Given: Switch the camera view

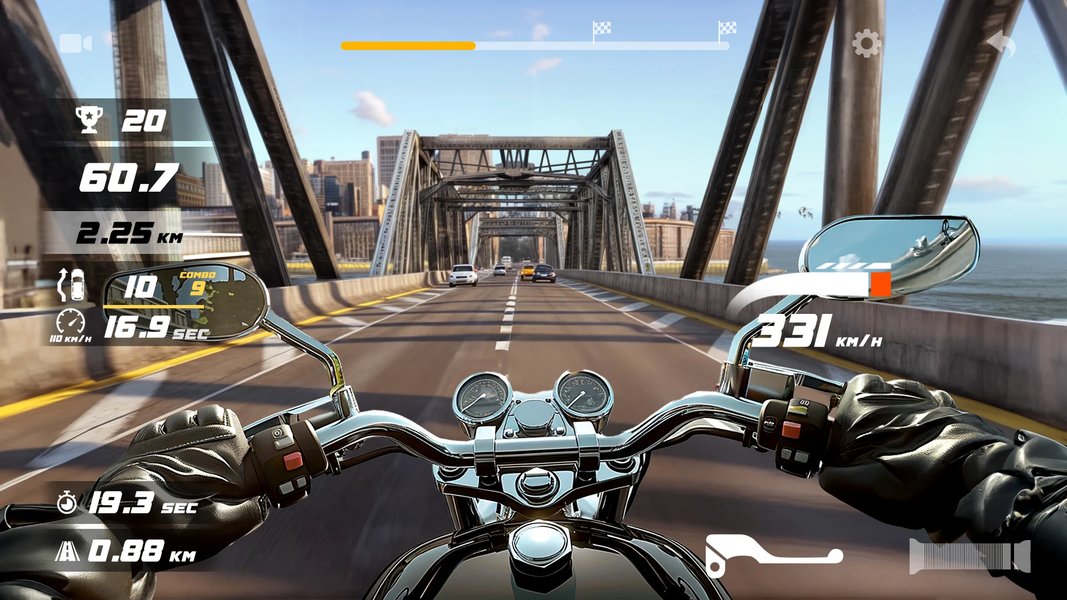Looking at the screenshot, I should pyautogui.click(x=75, y=43).
